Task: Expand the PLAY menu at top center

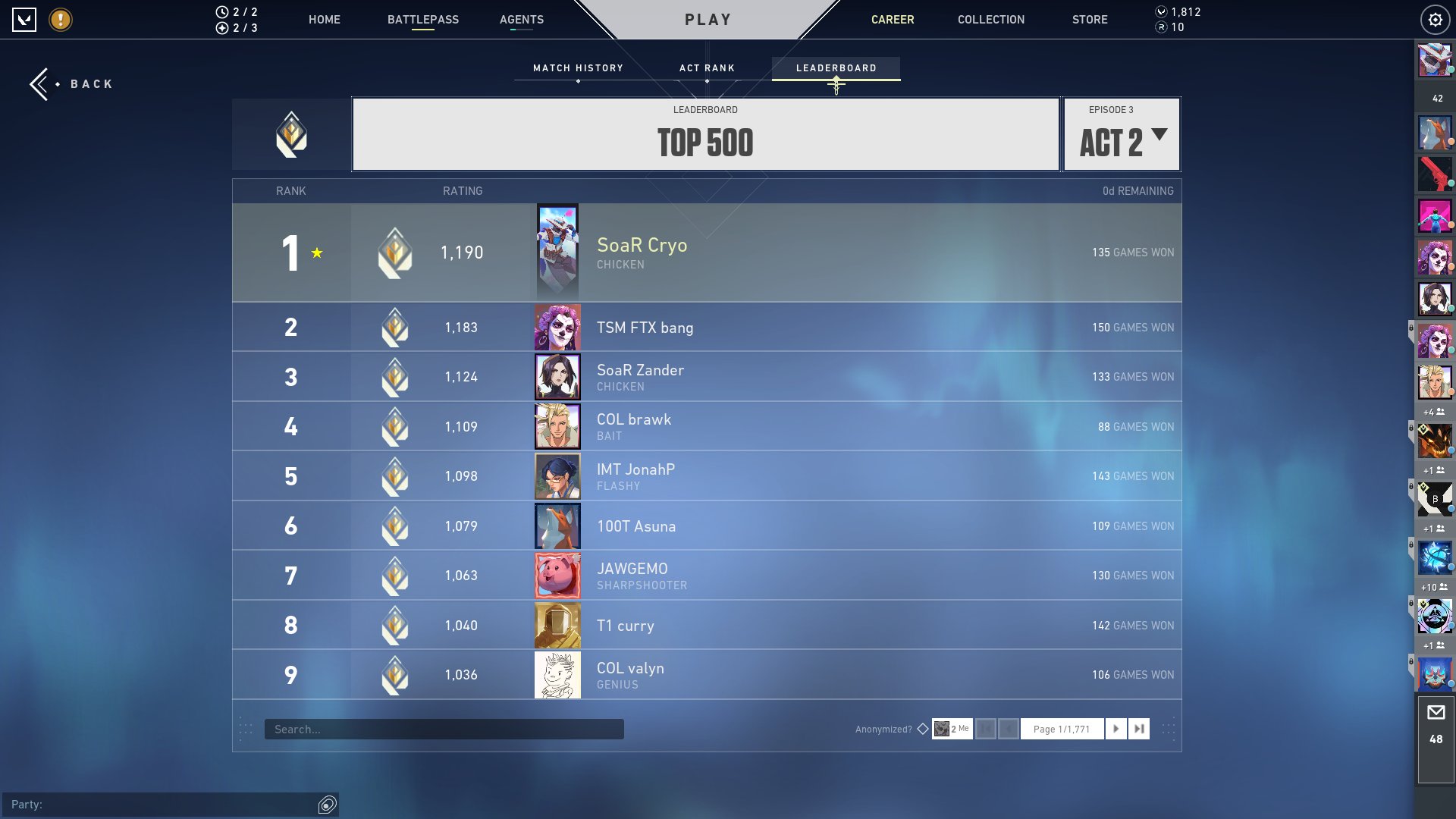Action: [x=707, y=20]
